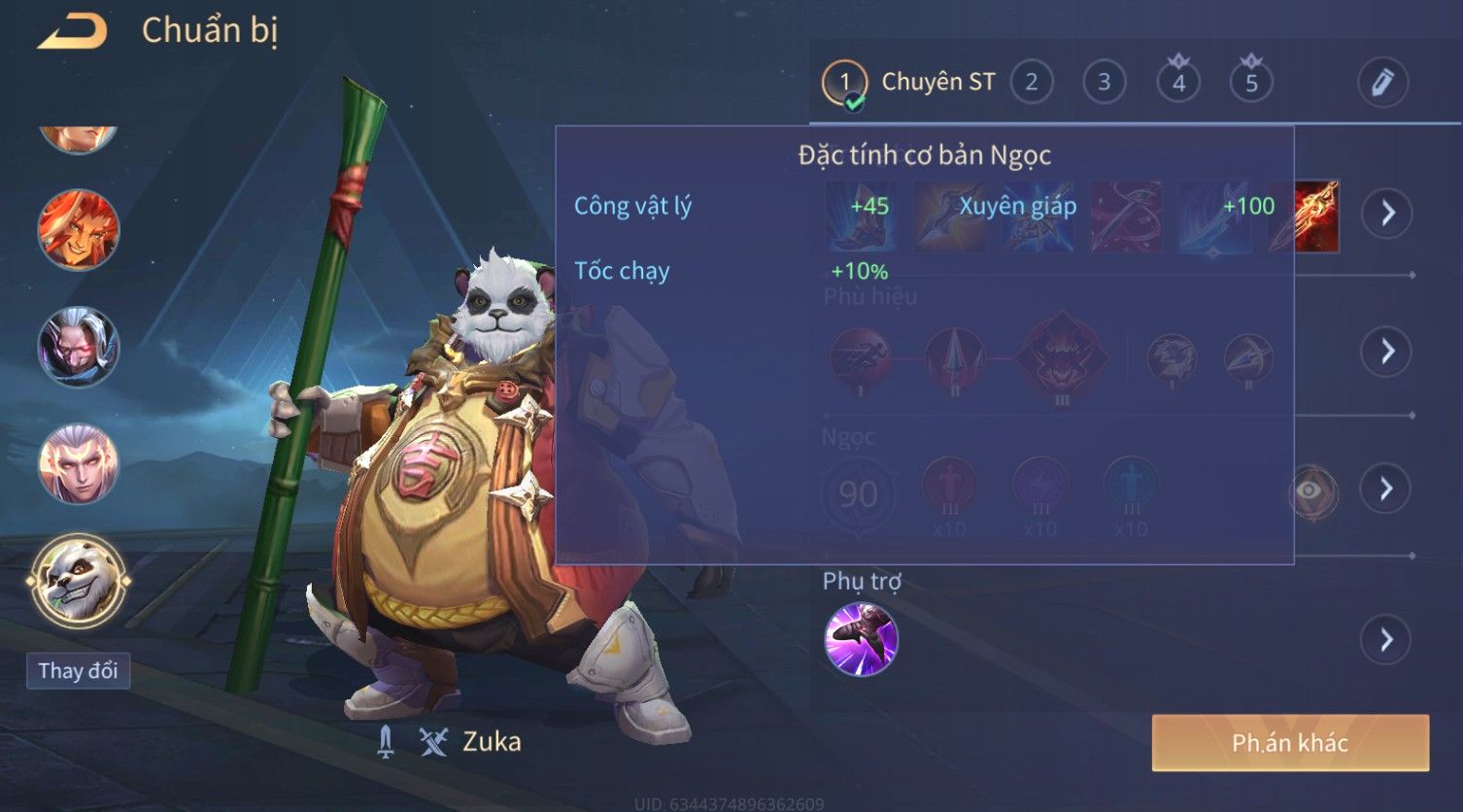Open the equipment build arrow

click(x=1387, y=213)
